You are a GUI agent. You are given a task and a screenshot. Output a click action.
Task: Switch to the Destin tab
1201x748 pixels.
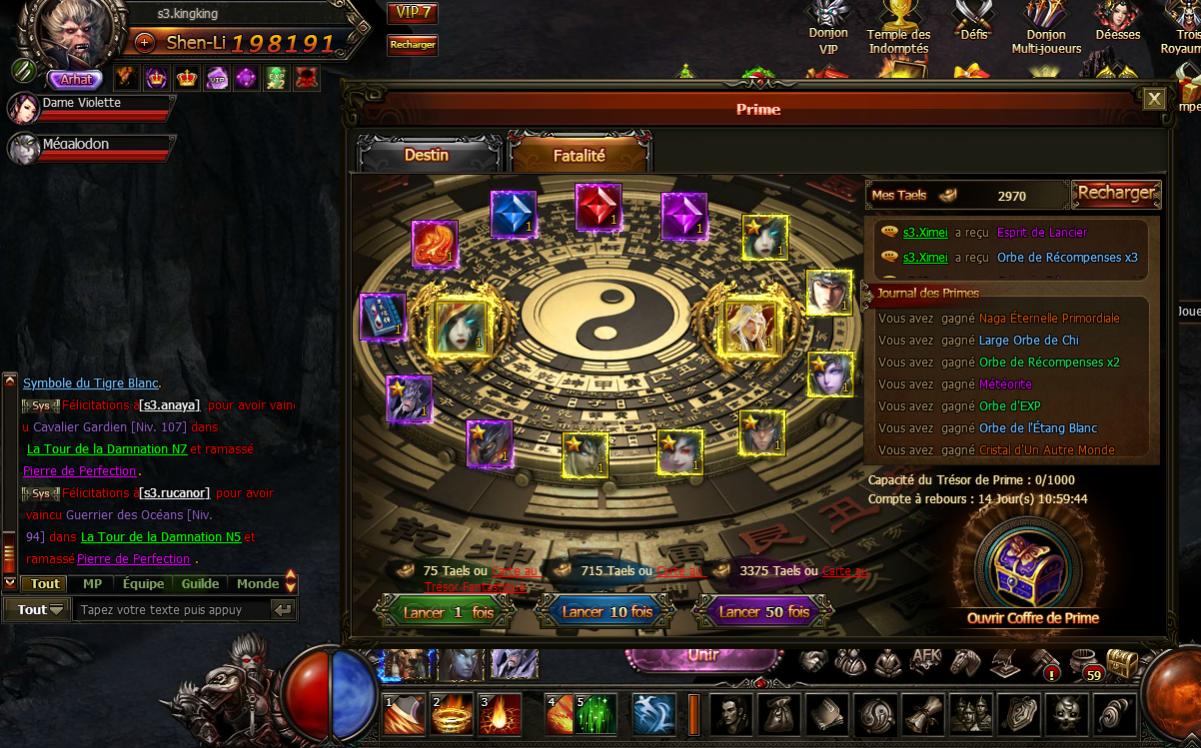coord(427,155)
